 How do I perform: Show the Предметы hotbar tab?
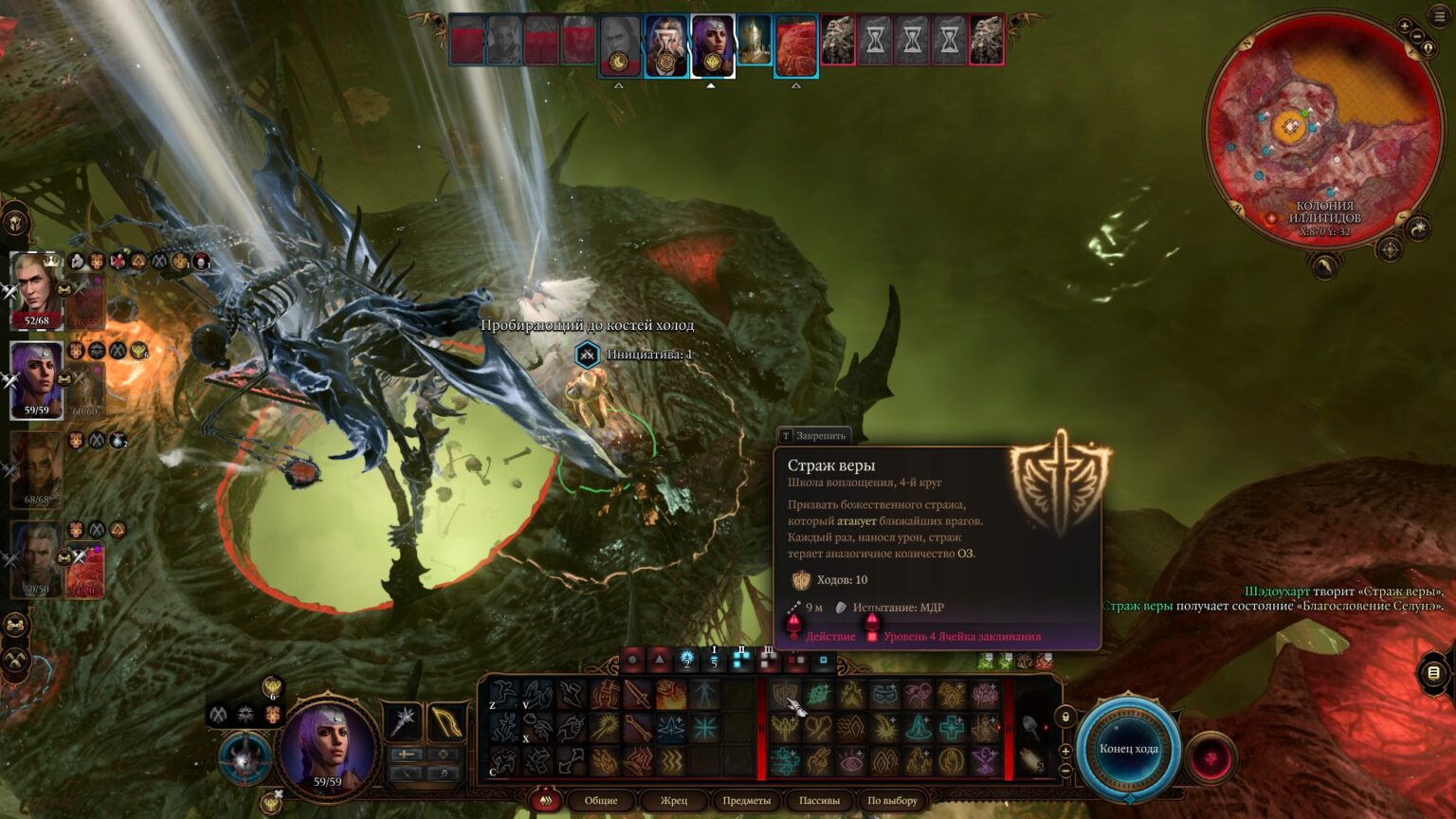pyautogui.click(x=746, y=801)
